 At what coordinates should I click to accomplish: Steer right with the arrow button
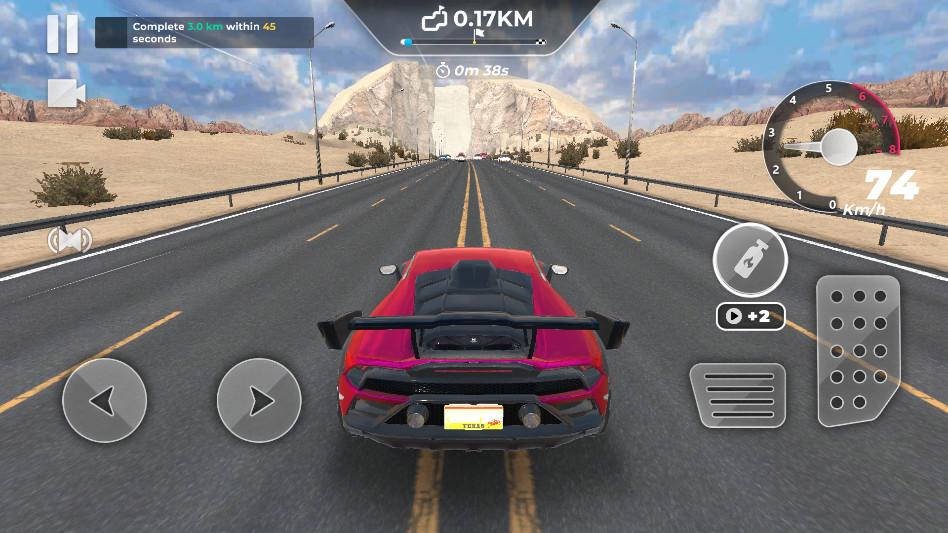259,401
